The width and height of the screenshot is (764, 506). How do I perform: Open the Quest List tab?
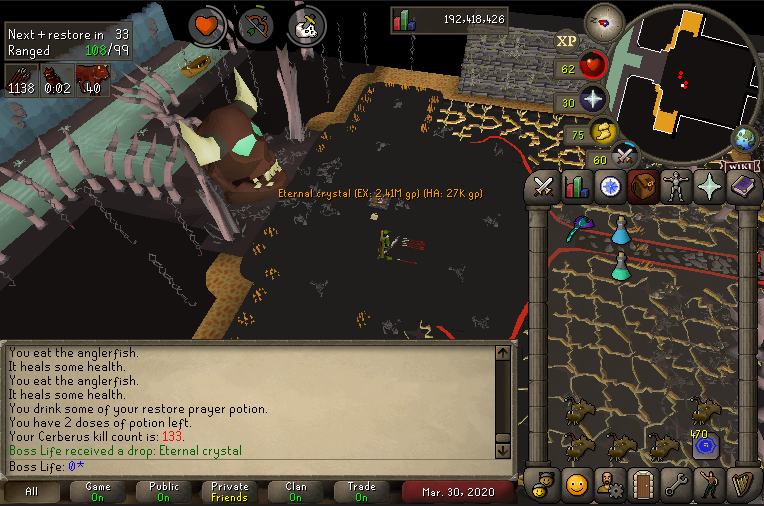[x=610, y=186]
